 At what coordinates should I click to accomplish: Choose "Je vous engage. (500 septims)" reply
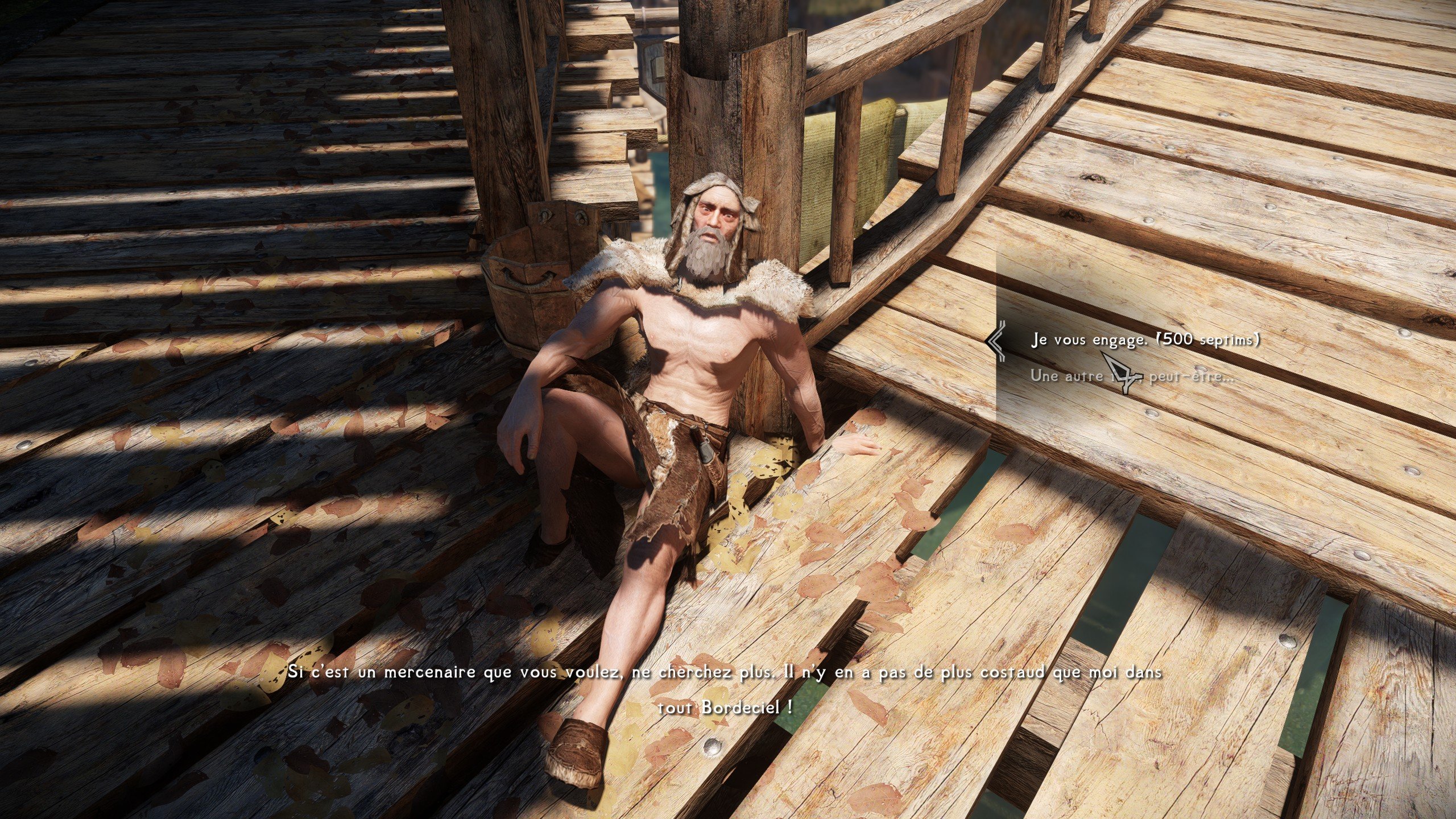click(x=1144, y=340)
